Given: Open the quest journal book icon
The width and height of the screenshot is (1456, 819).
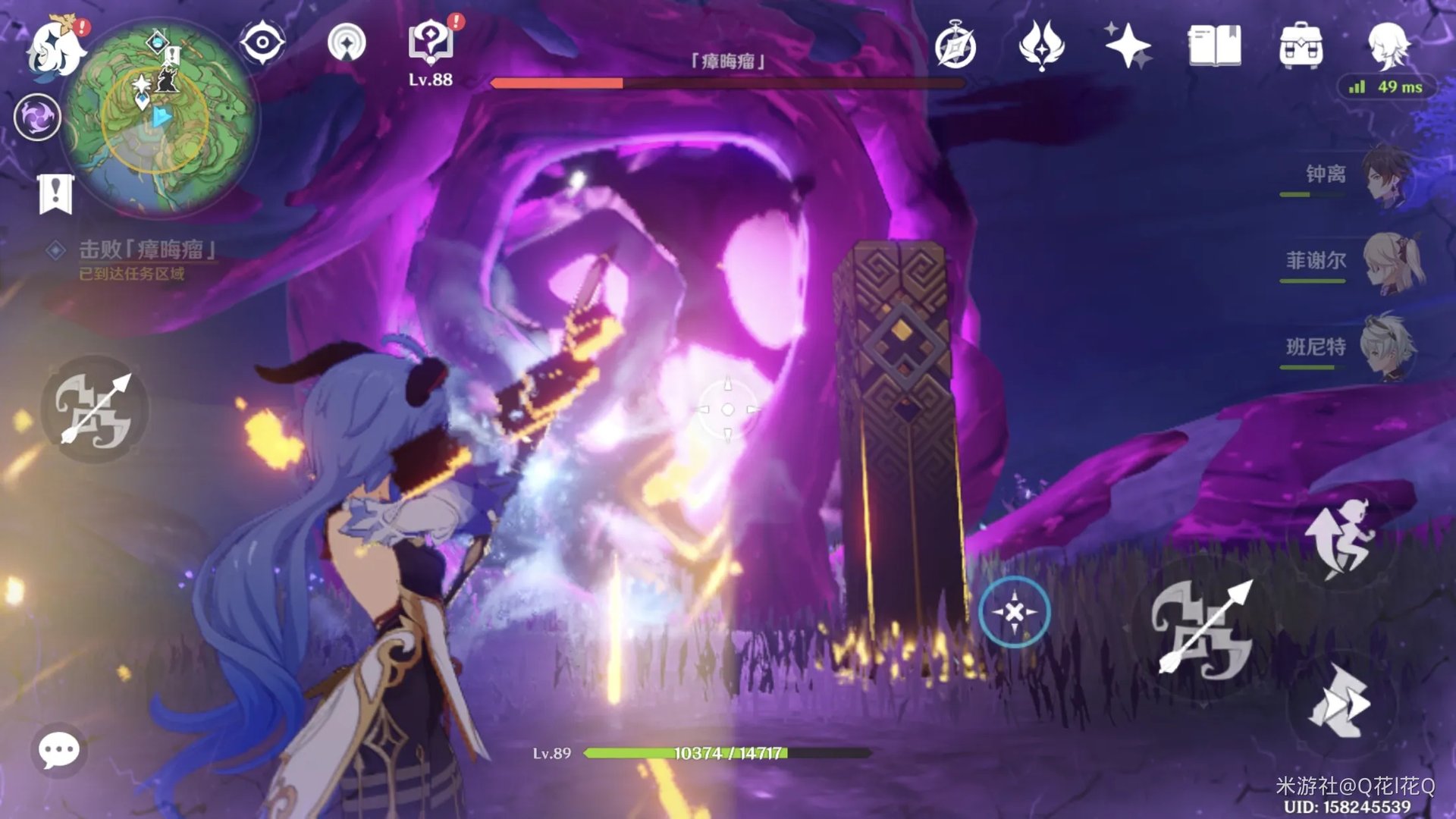Looking at the screenshot, I should [x=1214, y=45].
